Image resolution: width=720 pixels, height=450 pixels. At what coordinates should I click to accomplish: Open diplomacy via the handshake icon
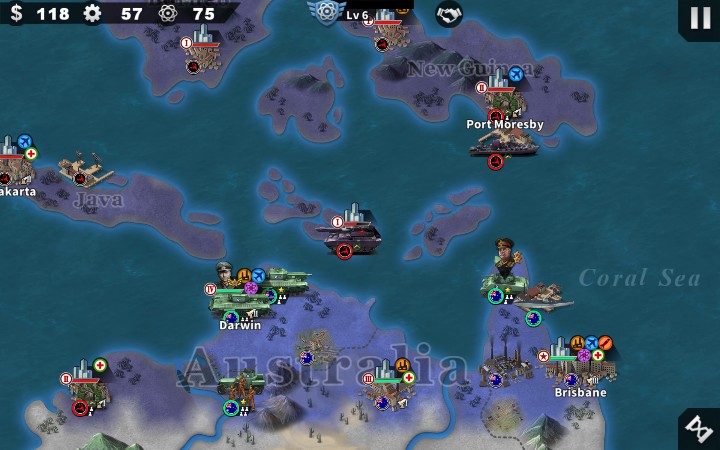tap(449, 14)
